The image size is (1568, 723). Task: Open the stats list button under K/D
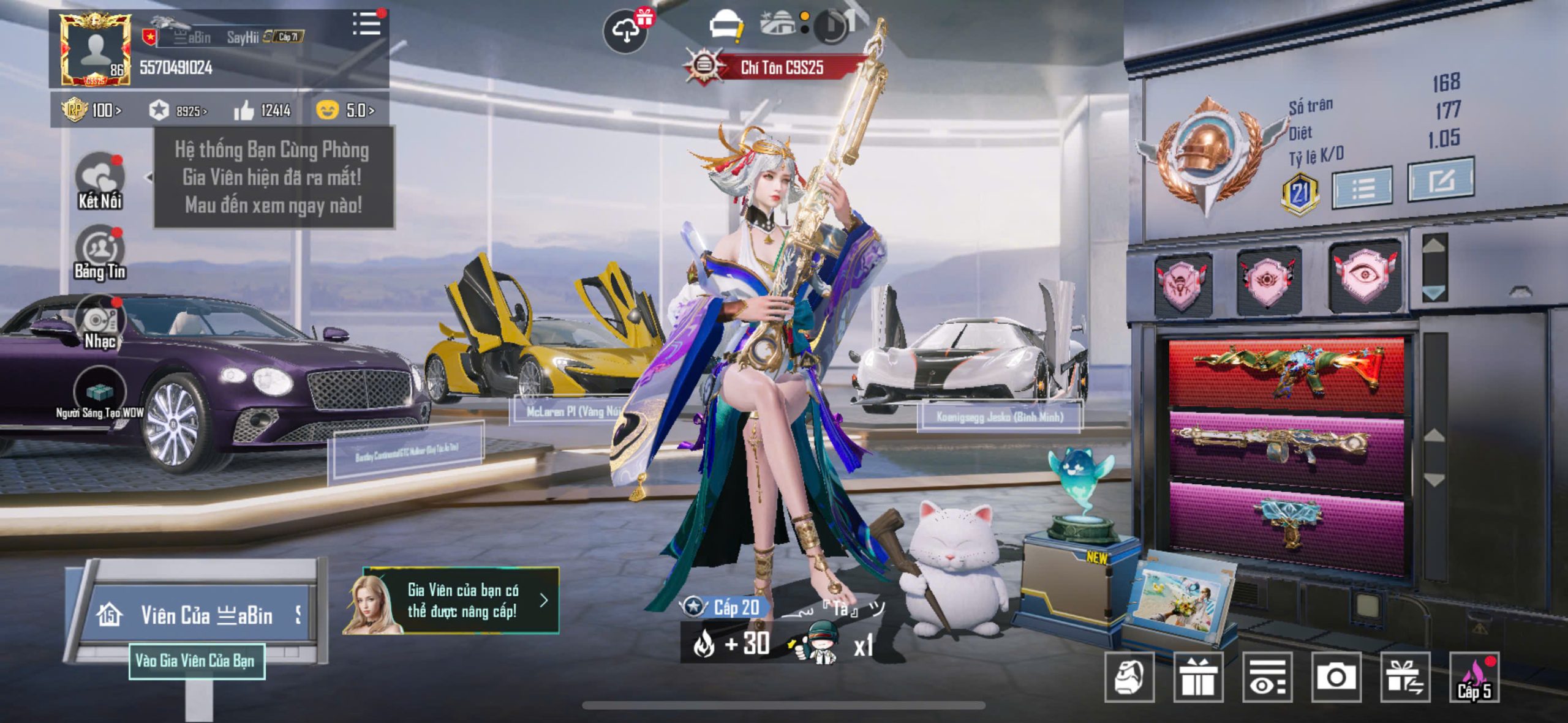coord(1362,187)
